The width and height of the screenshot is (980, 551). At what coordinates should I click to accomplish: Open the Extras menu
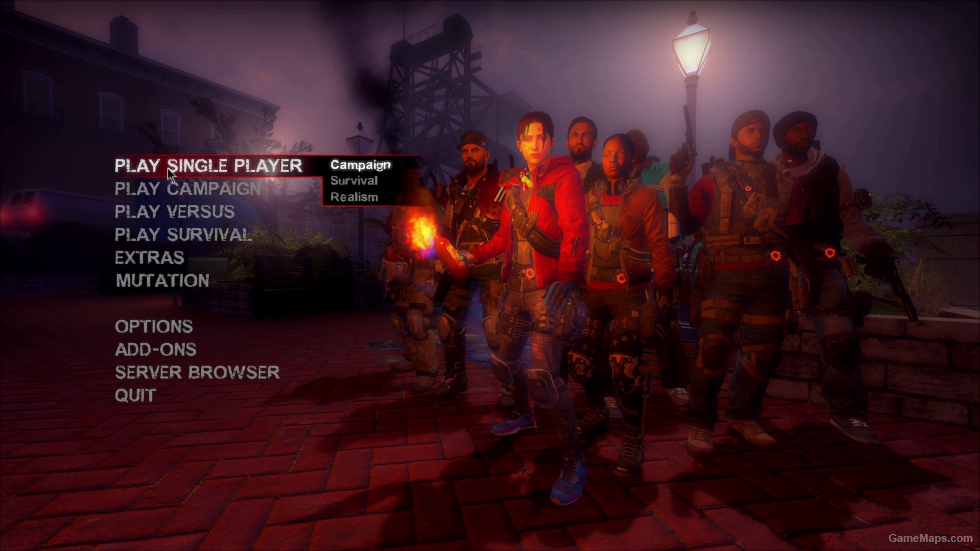coord(149,258)
